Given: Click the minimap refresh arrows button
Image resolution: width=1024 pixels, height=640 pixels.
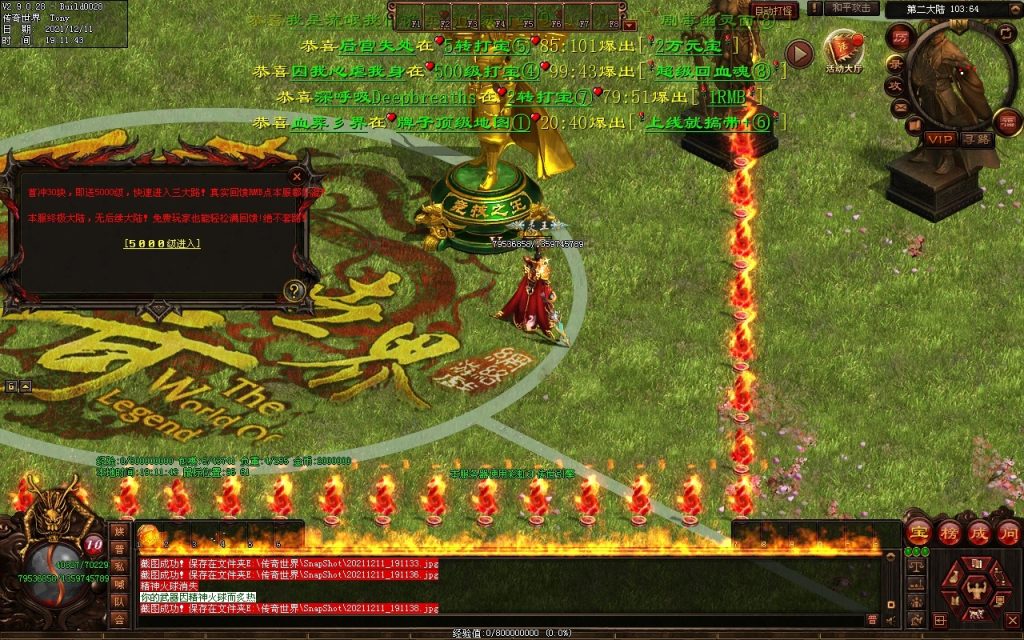Looking at the screenshot, I should [1006, 34].
